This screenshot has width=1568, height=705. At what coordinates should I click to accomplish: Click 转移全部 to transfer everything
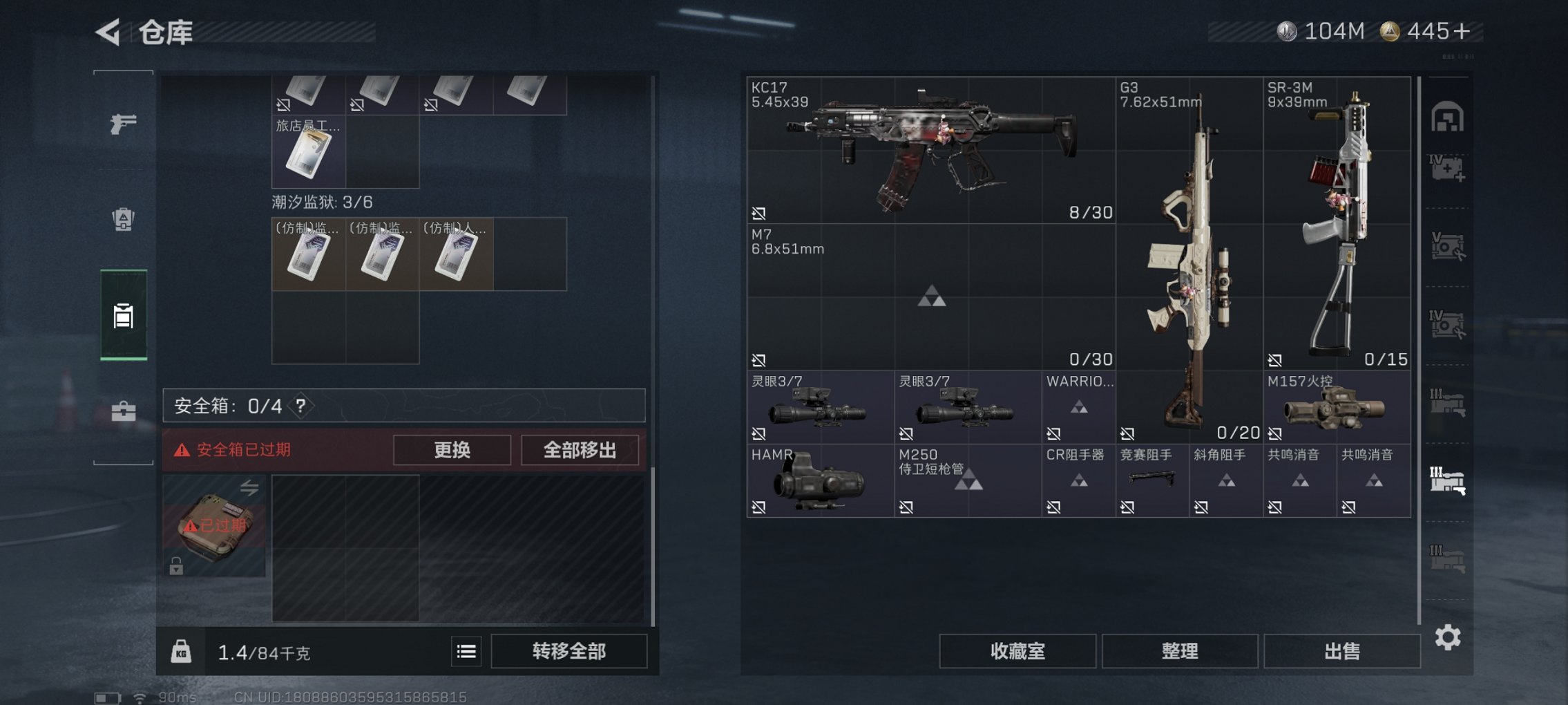point(571,650)
